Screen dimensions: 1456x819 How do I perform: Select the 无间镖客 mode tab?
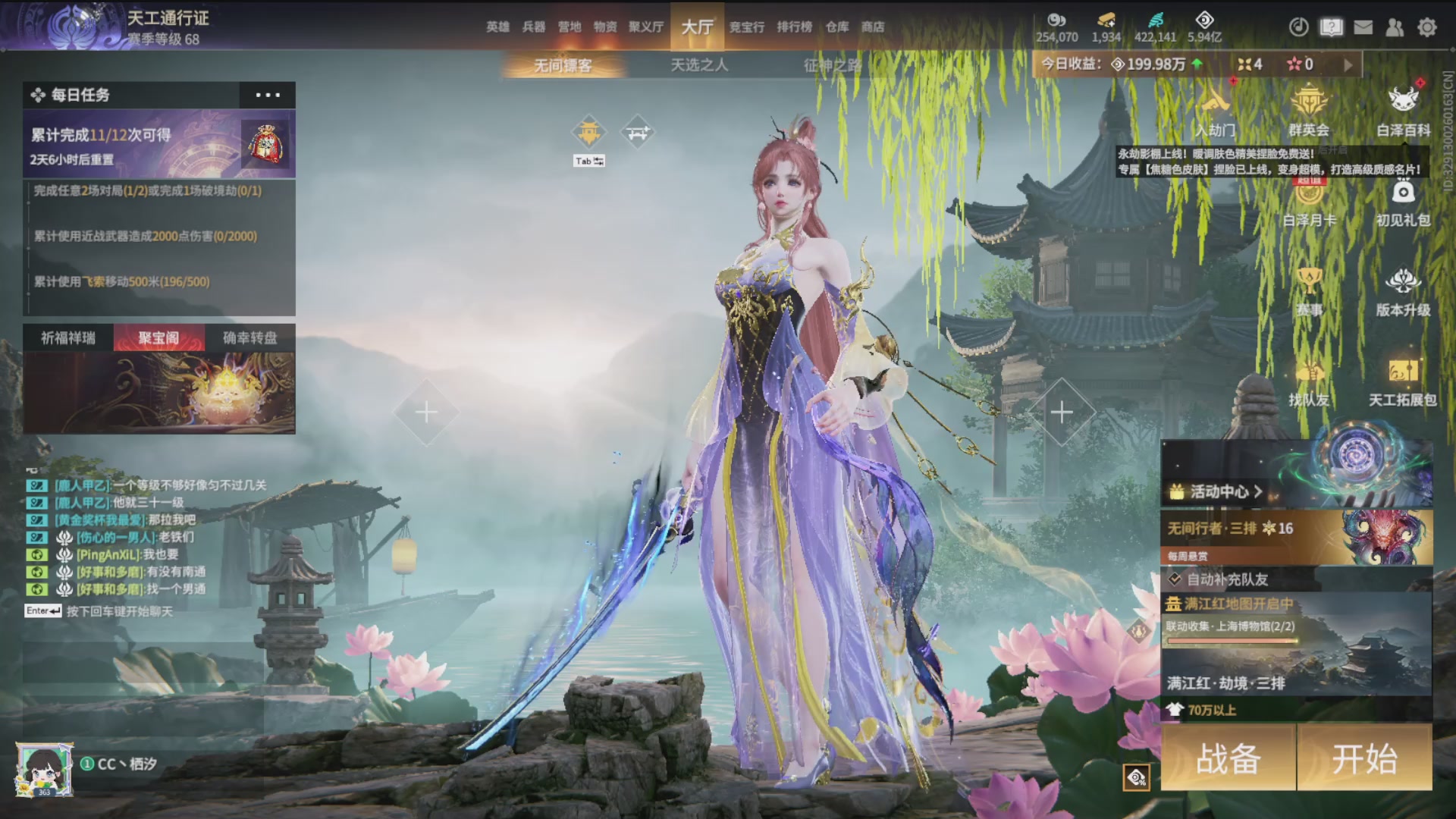tap(563, 65)
